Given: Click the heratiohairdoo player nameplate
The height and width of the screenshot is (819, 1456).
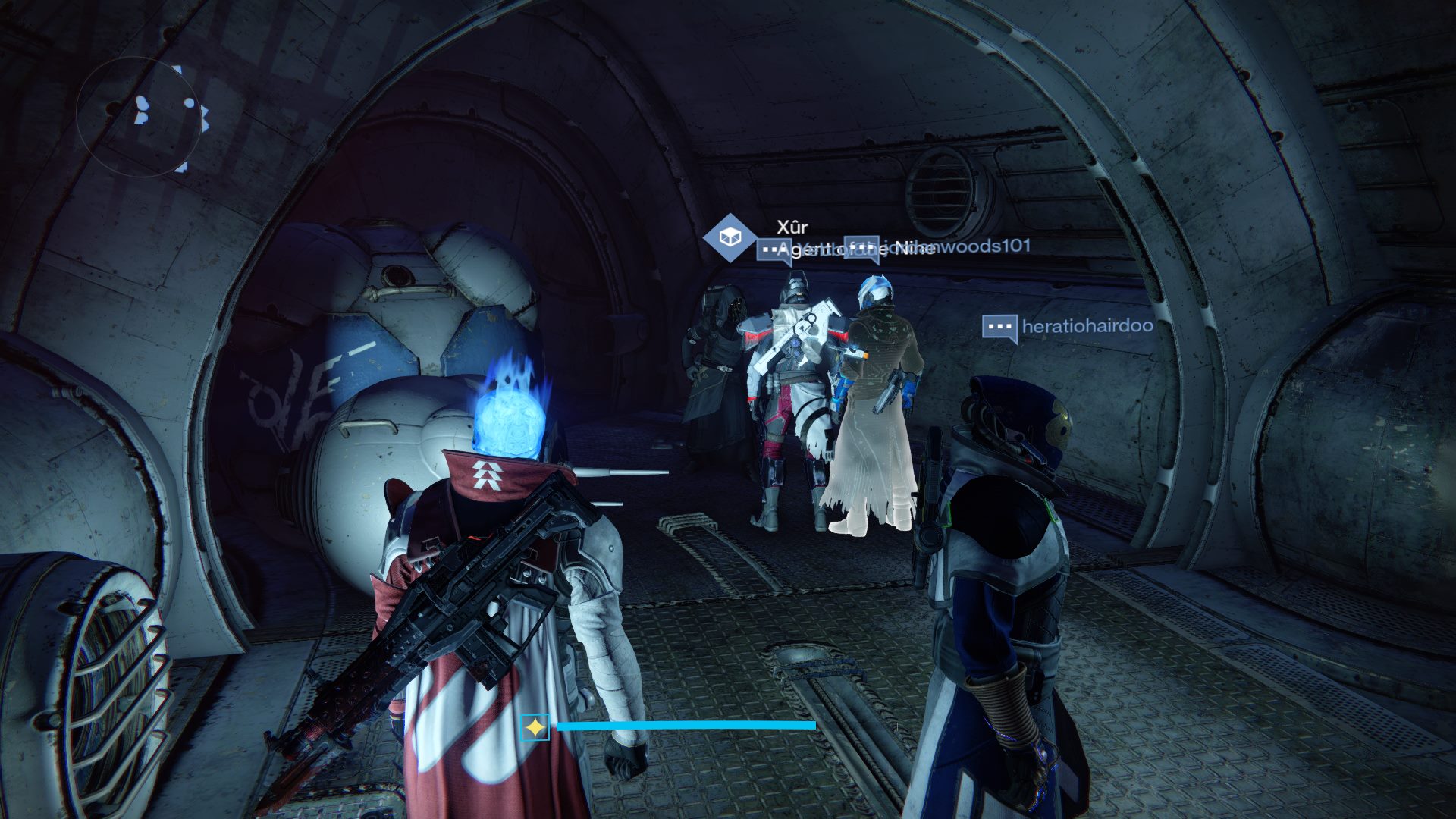Looking at the screenshot, I should click(x=1086, y=326).
